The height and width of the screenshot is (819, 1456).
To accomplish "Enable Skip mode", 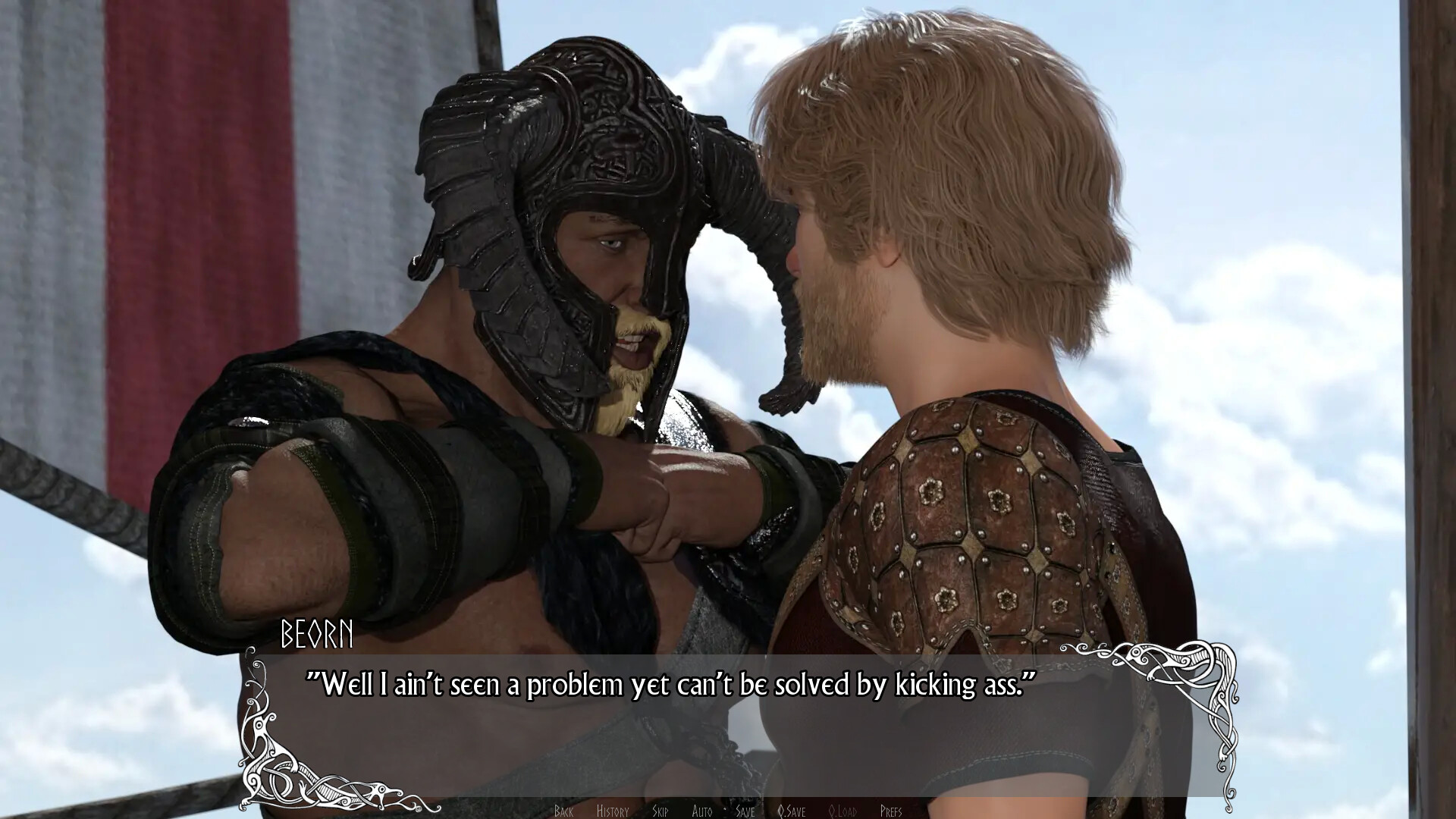I will (x=661, y=810).
